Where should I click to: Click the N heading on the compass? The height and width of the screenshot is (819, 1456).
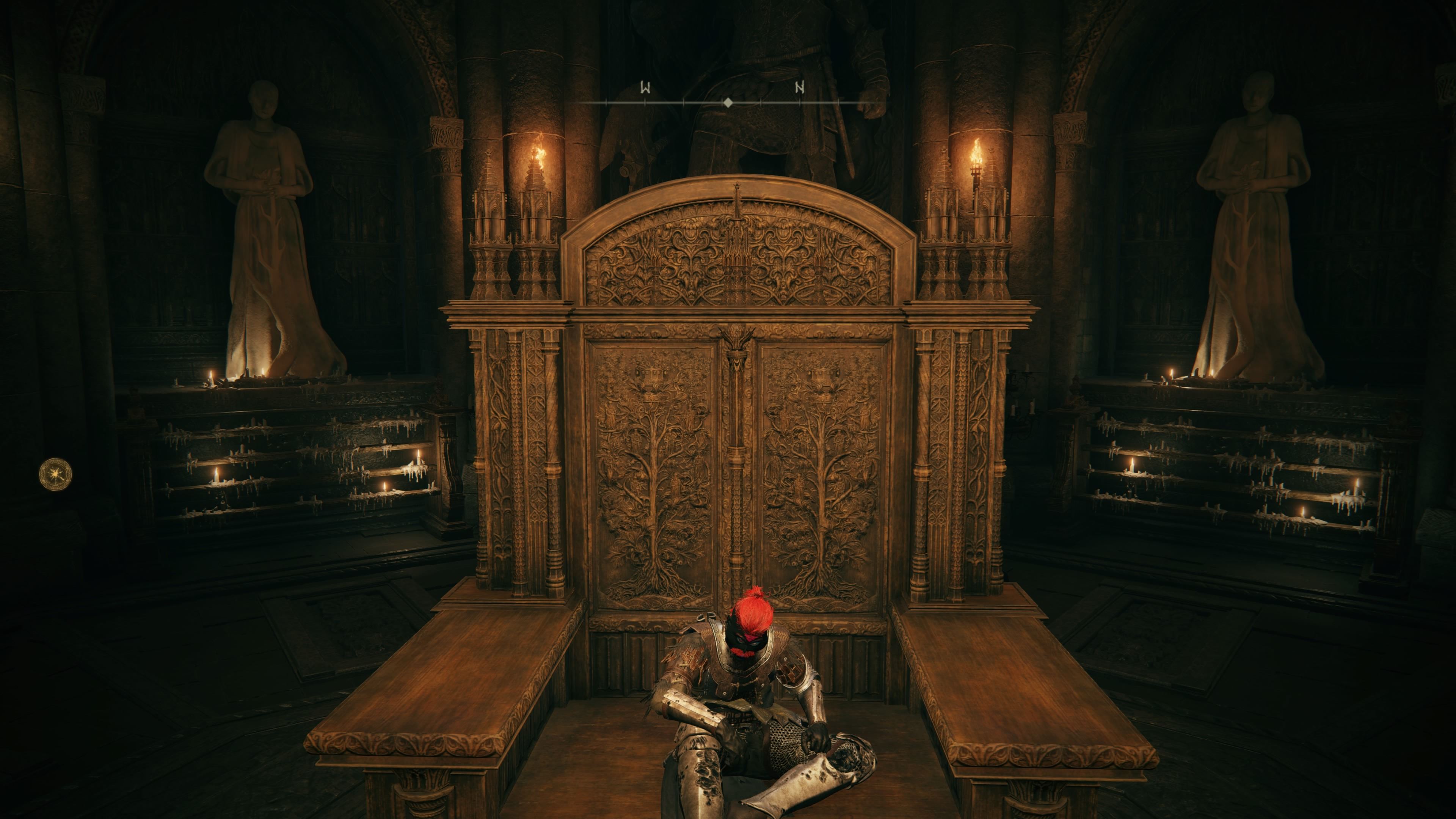click(x=800, y=88)
